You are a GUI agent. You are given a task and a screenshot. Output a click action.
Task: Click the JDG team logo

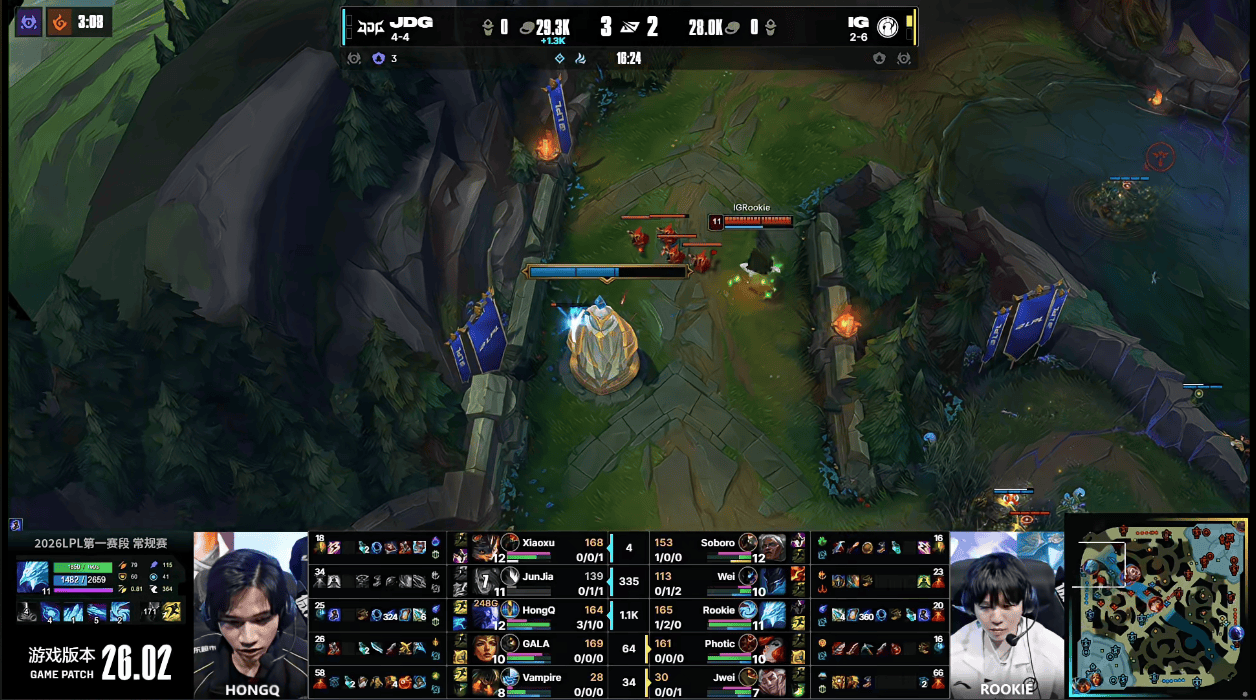(x=370, y=27)
